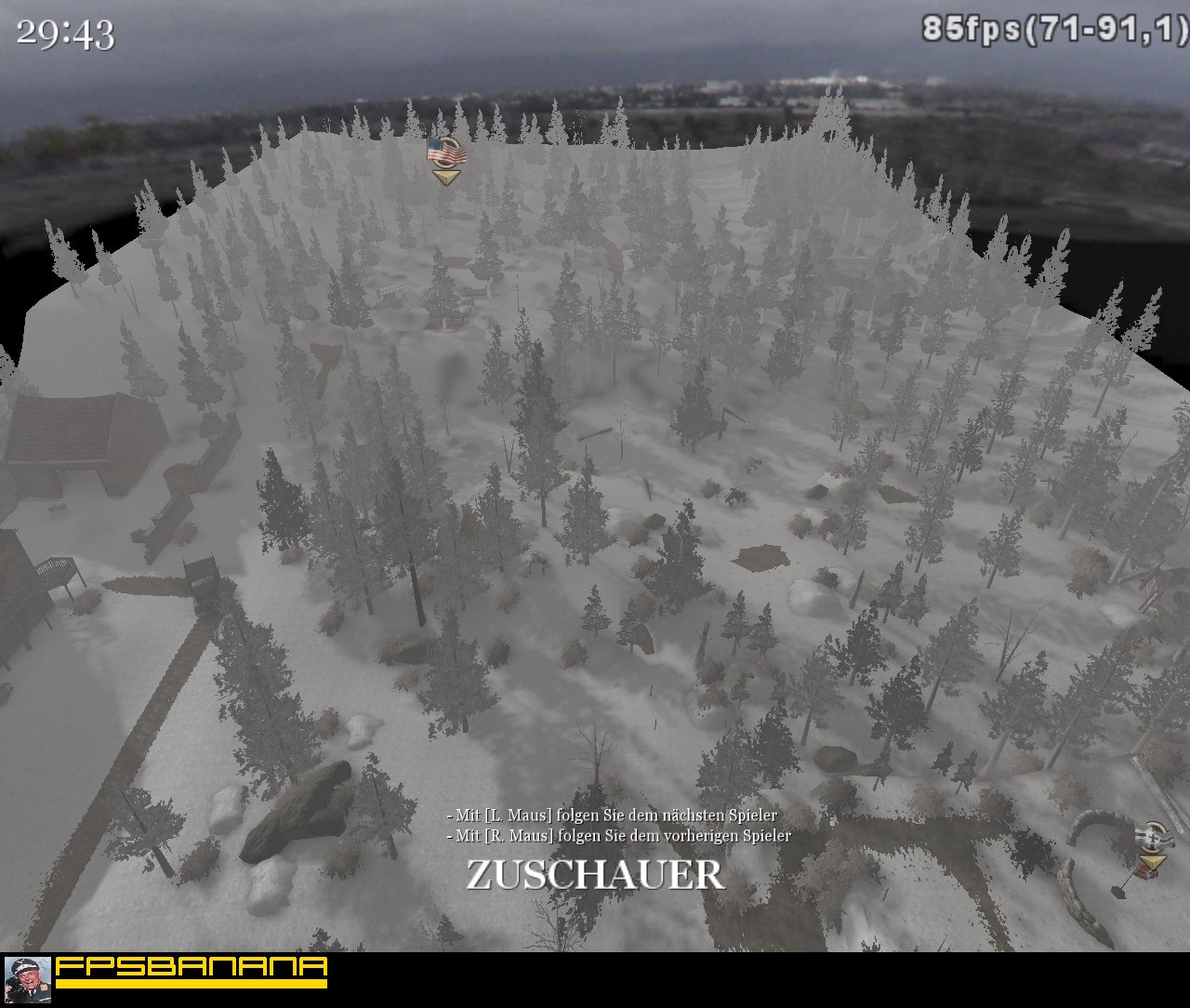1190x1008 pixels.
Task: Click the American flag objective marker
Action: pos(446,152)
